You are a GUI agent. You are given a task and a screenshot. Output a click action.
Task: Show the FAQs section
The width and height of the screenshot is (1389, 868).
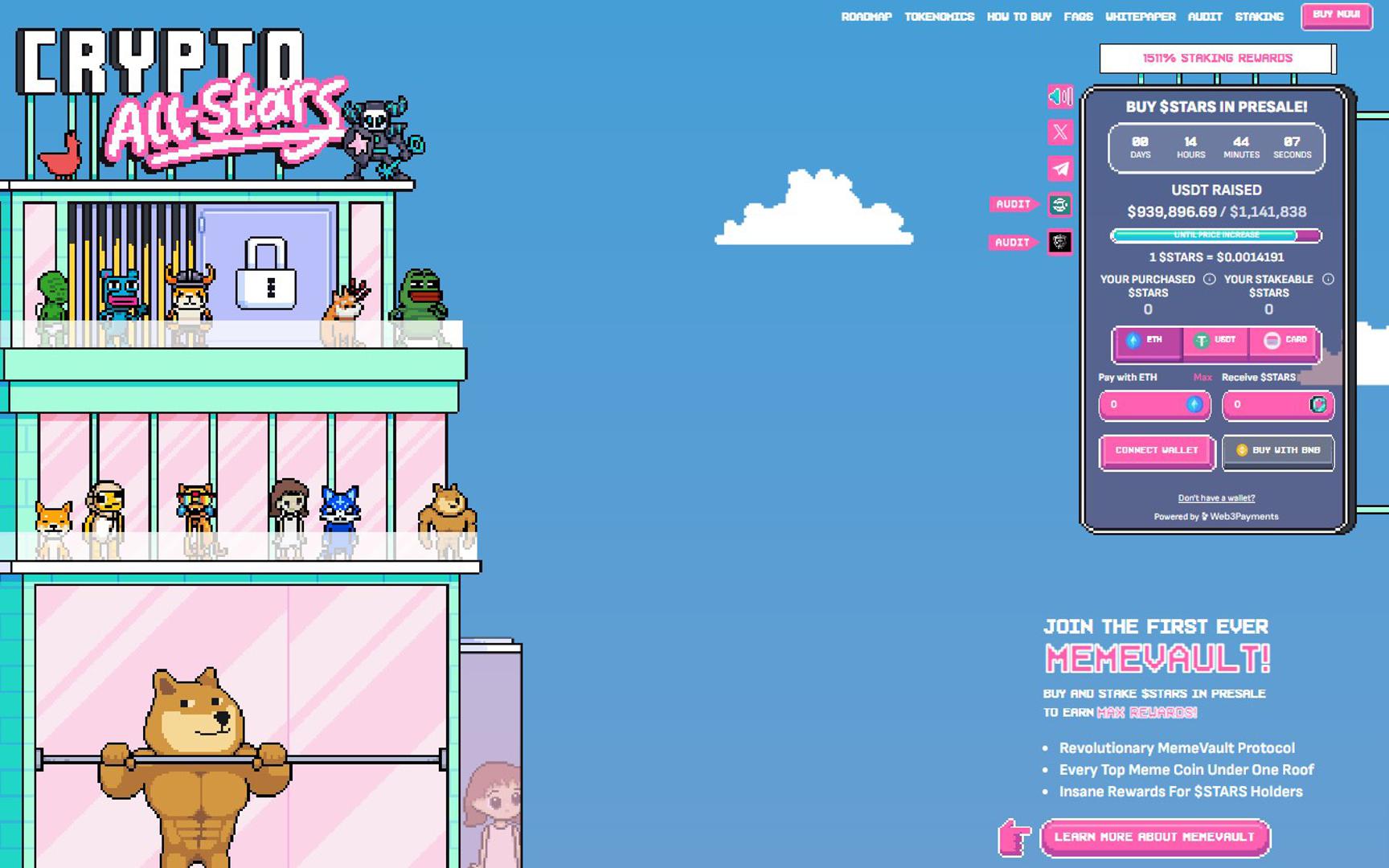(x=1078, y=17)
